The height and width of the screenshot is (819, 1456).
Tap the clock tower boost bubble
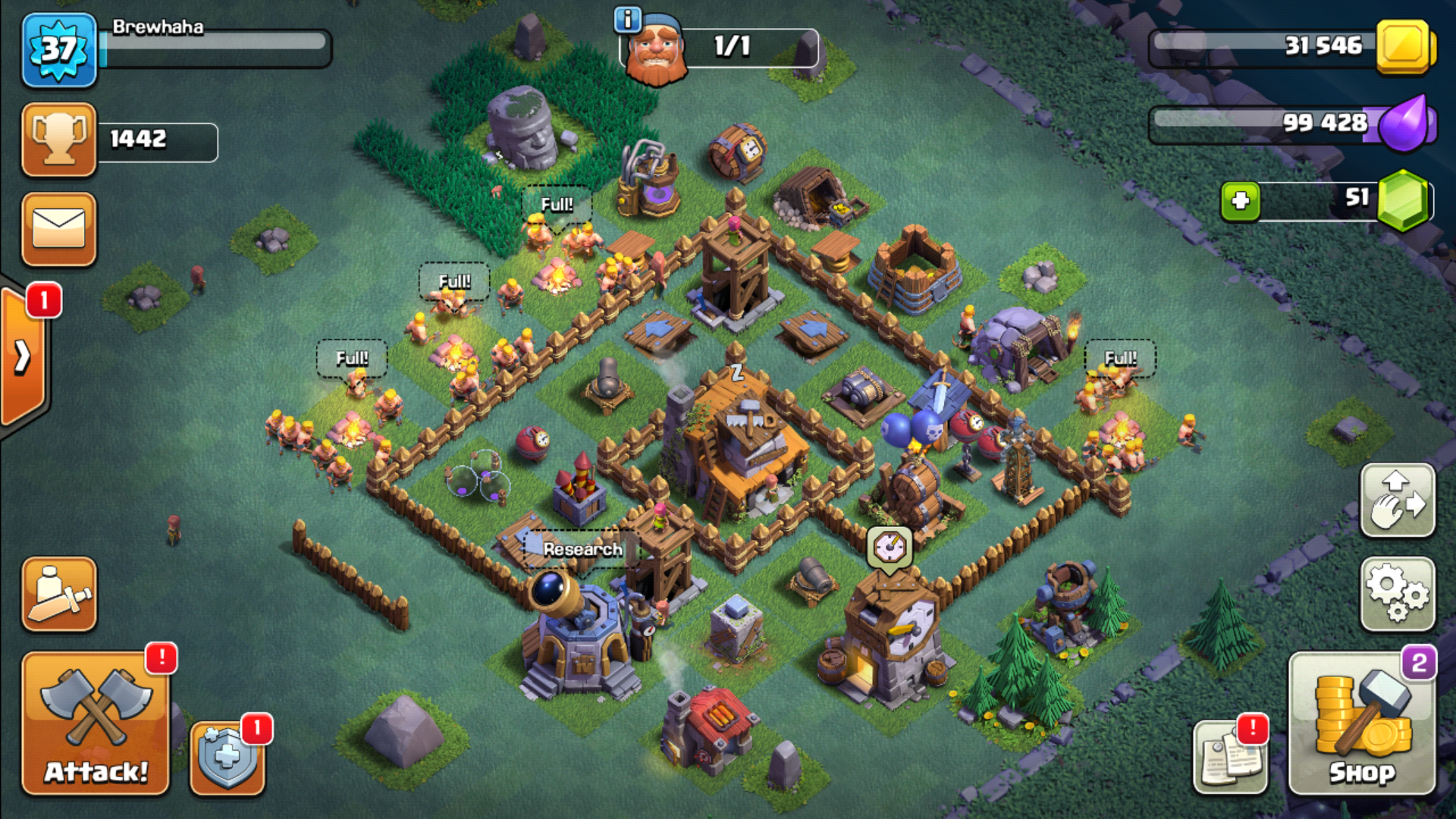click(890, 547)
